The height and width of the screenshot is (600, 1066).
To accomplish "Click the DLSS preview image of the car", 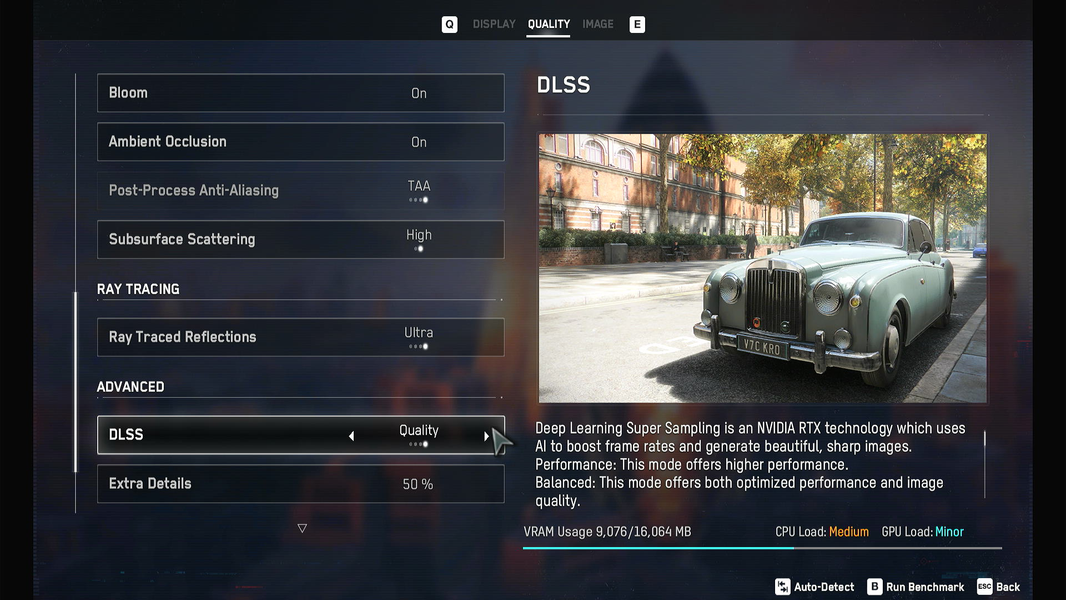I will click(762, 268).
